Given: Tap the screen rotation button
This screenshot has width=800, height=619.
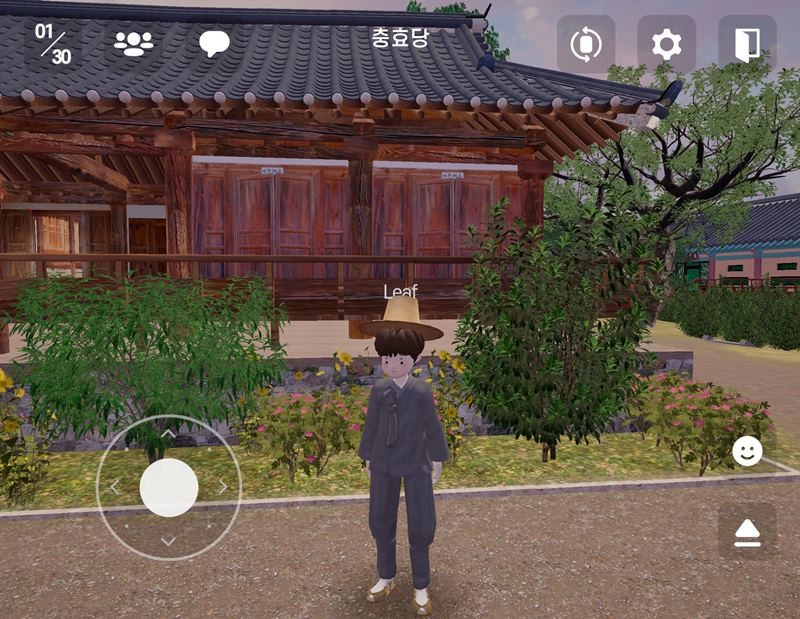Looking at the screenshot, I should tap(585, 44).
